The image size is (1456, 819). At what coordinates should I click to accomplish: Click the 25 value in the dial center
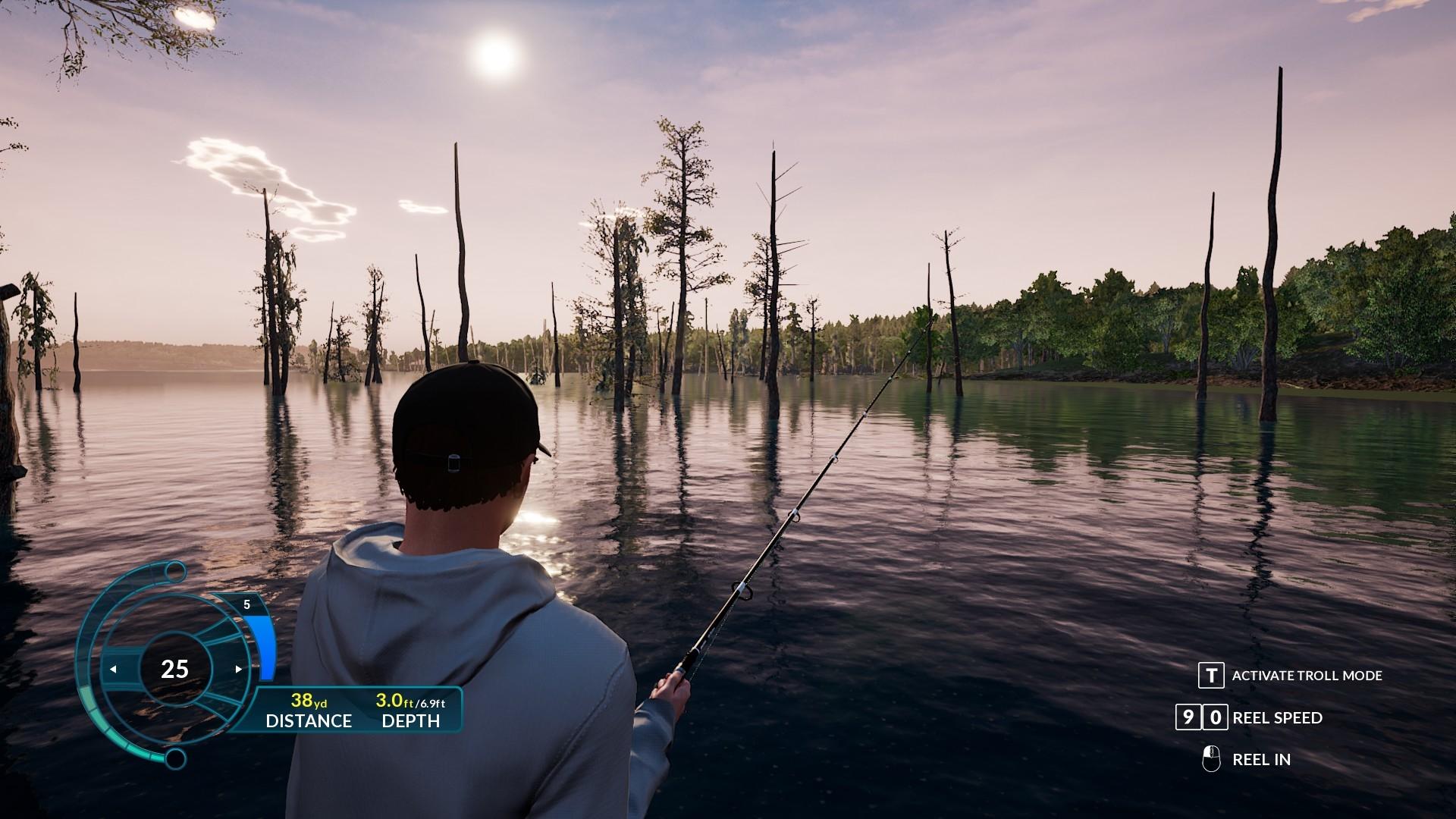175,667
